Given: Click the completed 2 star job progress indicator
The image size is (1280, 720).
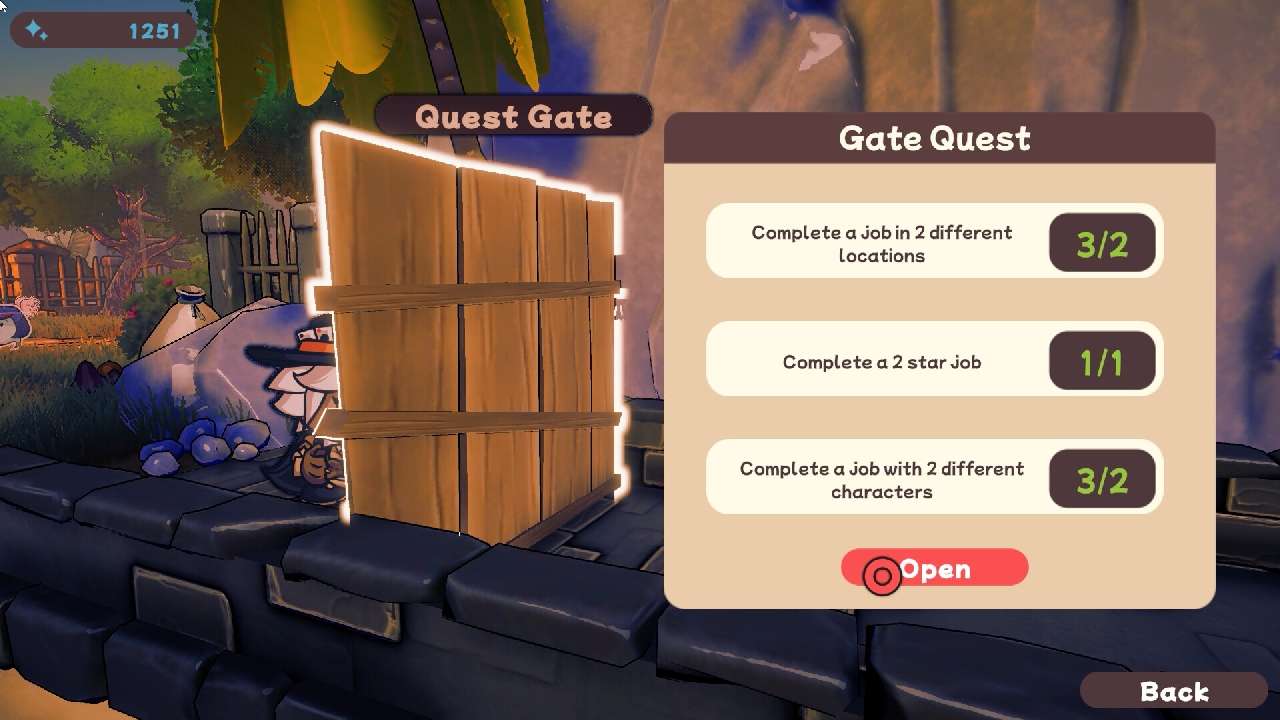Looking at the screenshot, I should click(x=1101, y=359).
